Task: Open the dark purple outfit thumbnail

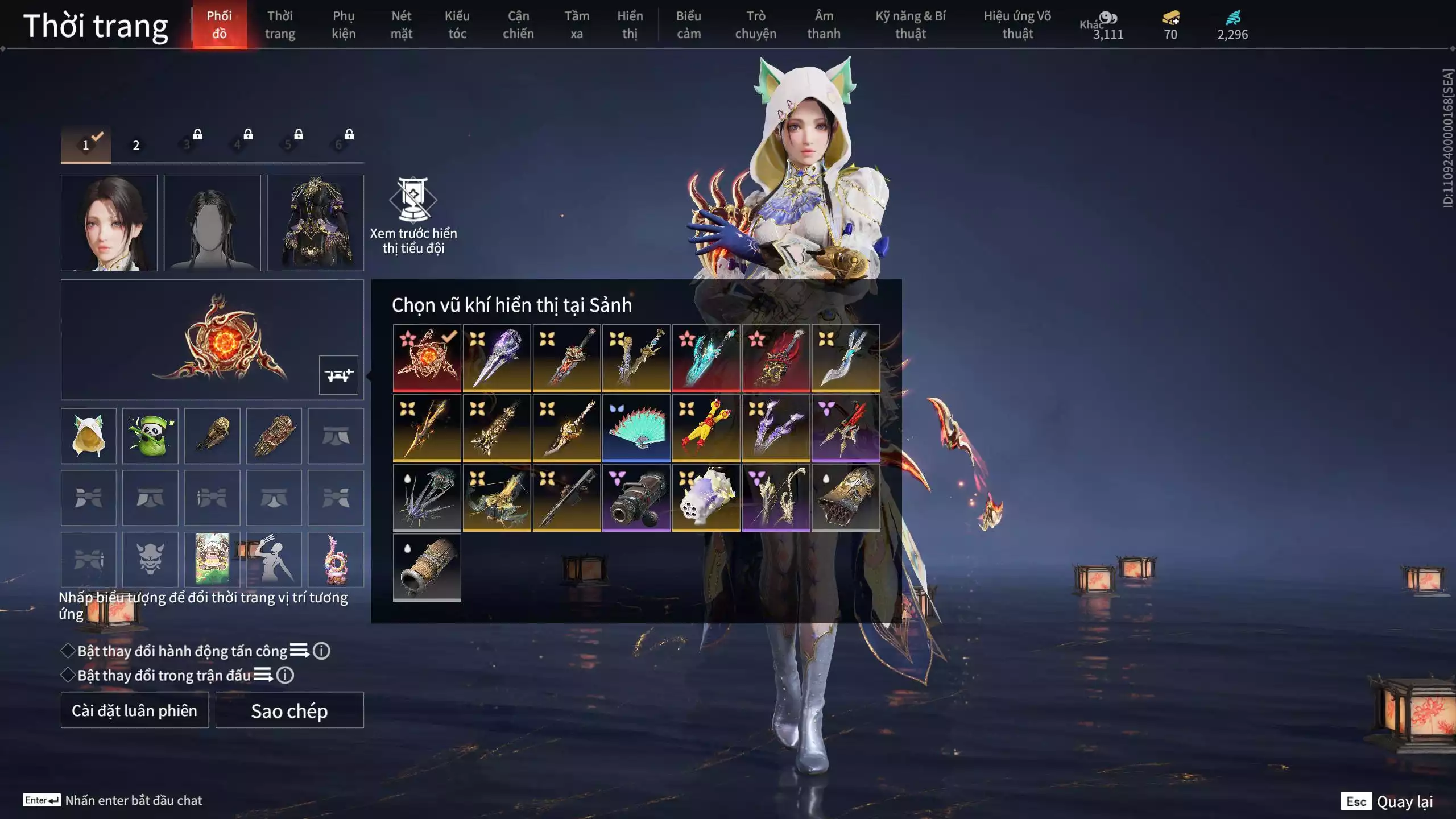Action: tap(315, 223)
